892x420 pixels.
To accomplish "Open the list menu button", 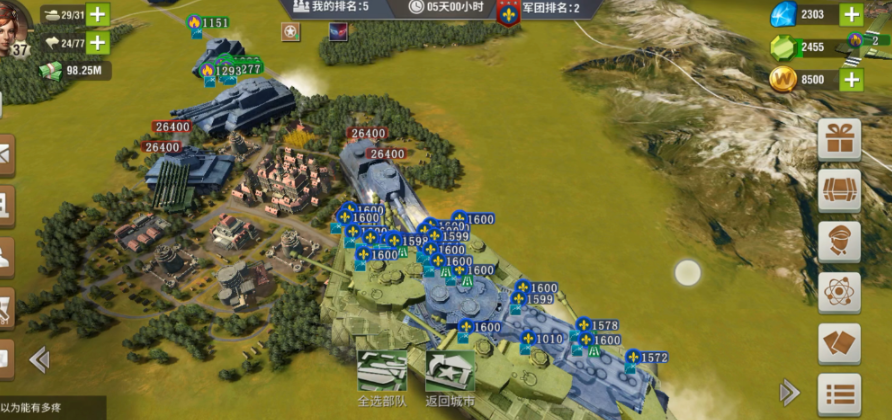I will click(x=838, y=393).
